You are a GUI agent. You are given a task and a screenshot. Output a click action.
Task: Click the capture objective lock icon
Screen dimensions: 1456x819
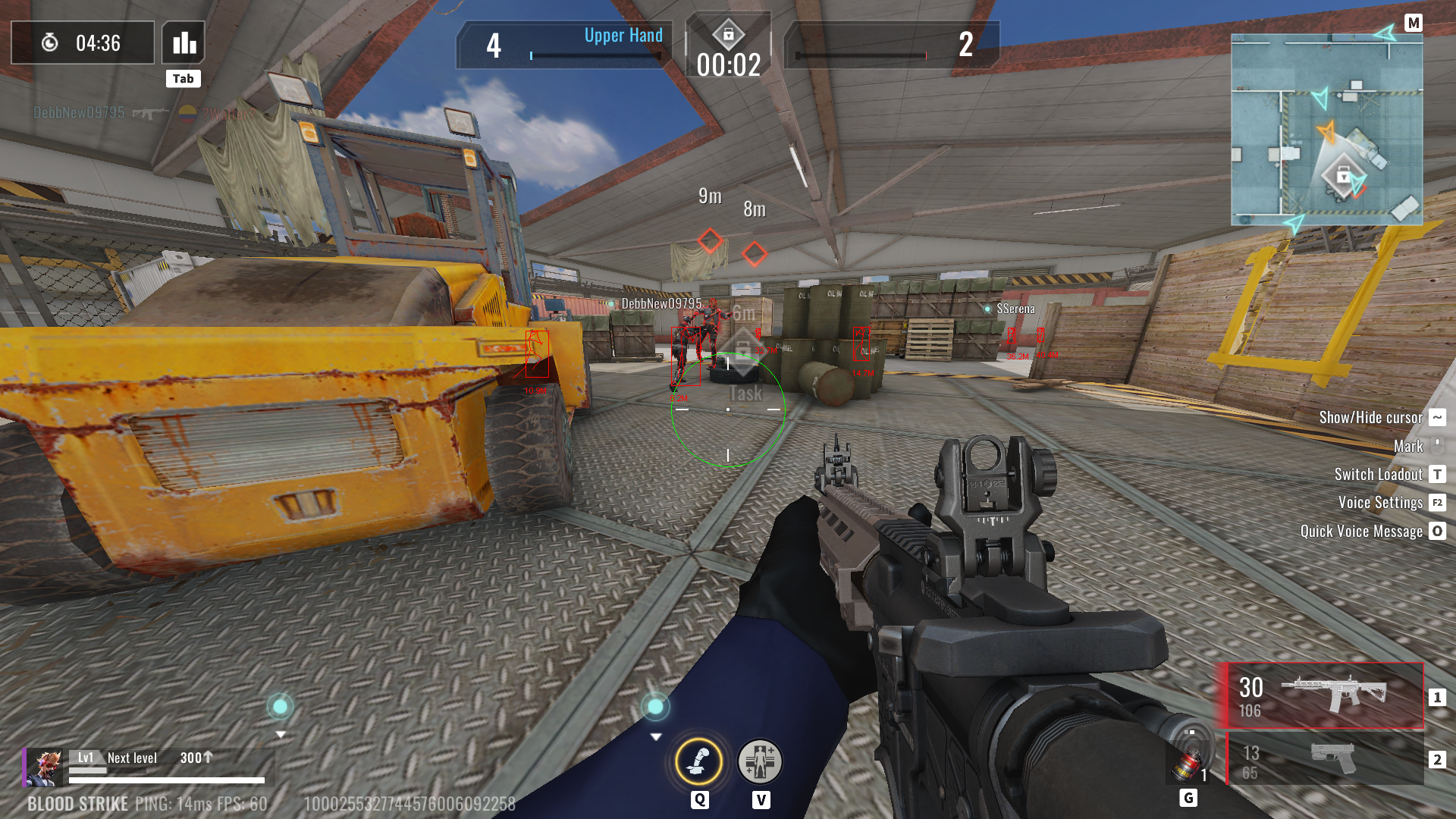click(x=728, y=35)
